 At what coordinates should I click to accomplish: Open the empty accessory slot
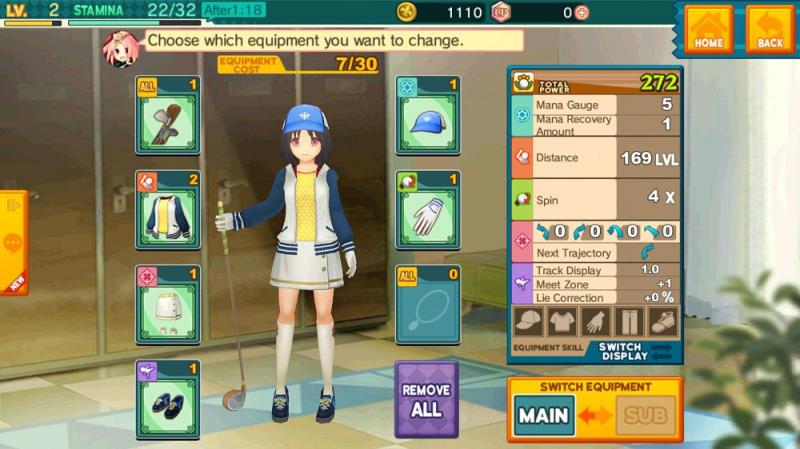coord(428,305)
